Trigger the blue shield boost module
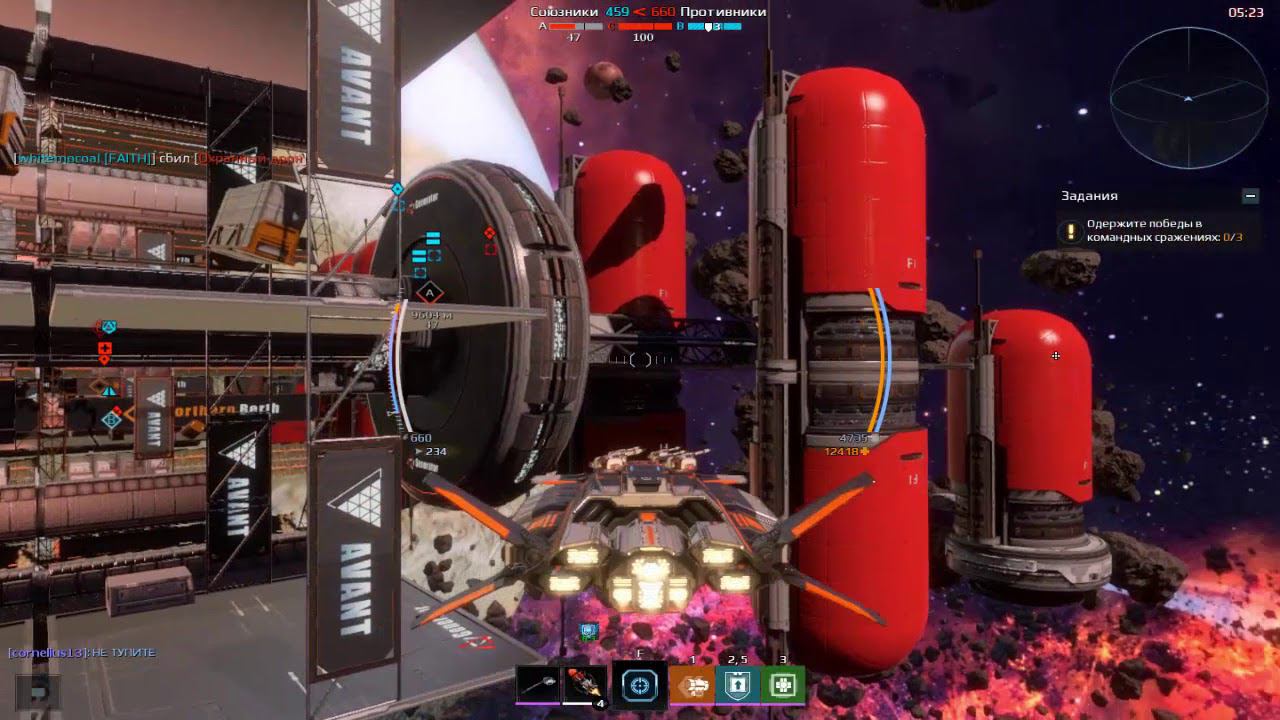This screenshot has width=1280, height=720. coord(738,685)
